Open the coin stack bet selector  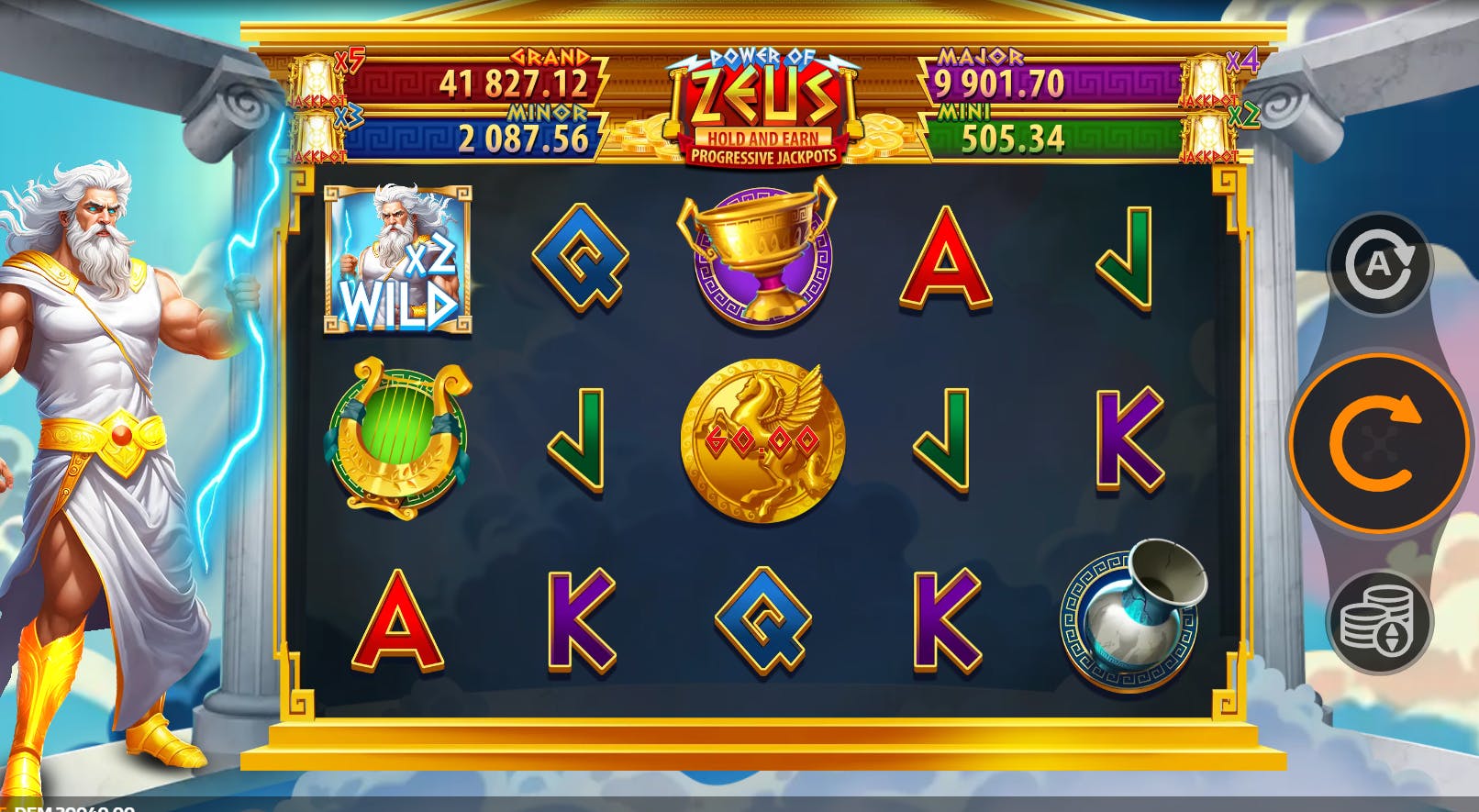coord(1379,622)
